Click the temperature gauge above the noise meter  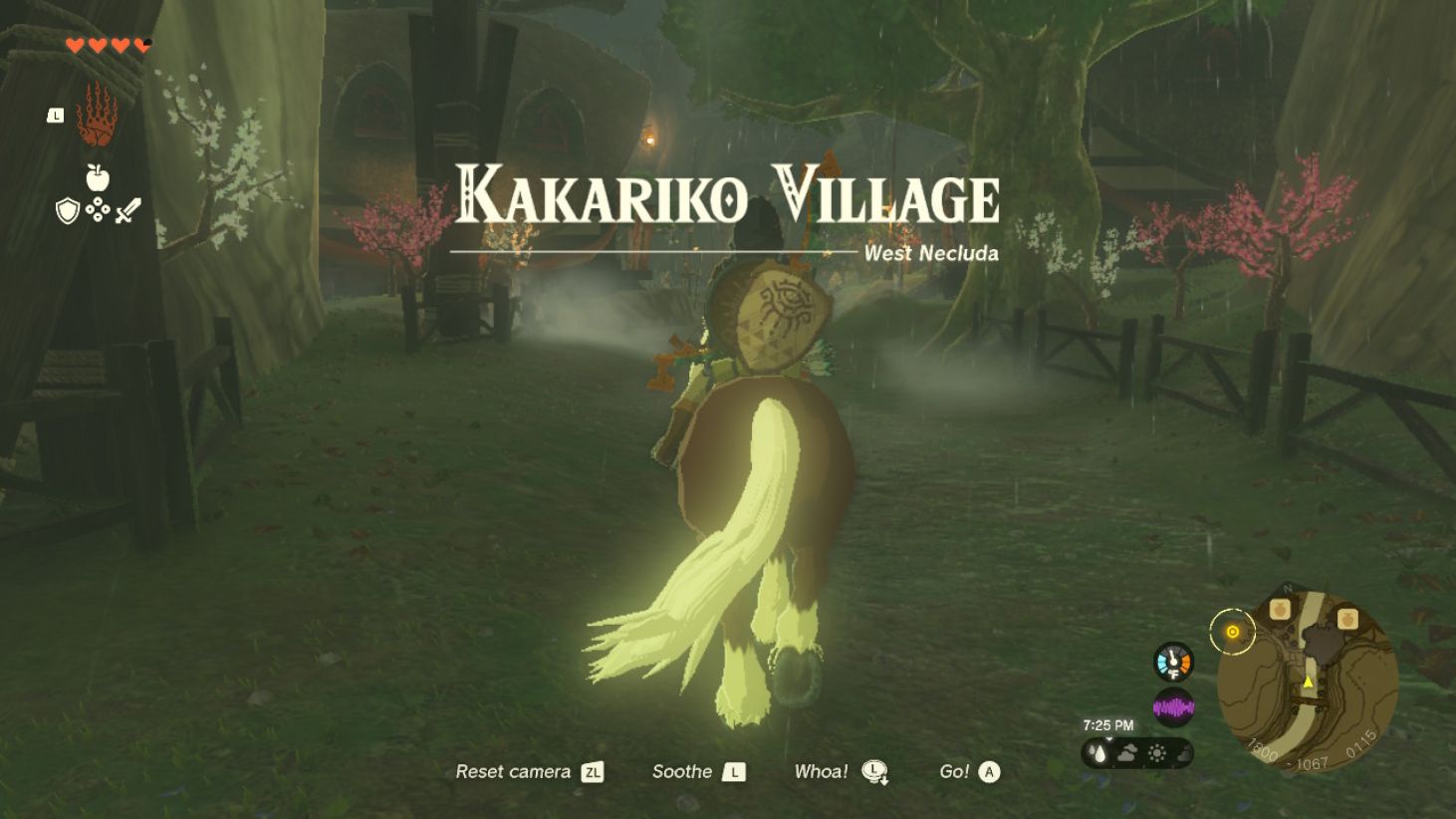point(1173,662)
